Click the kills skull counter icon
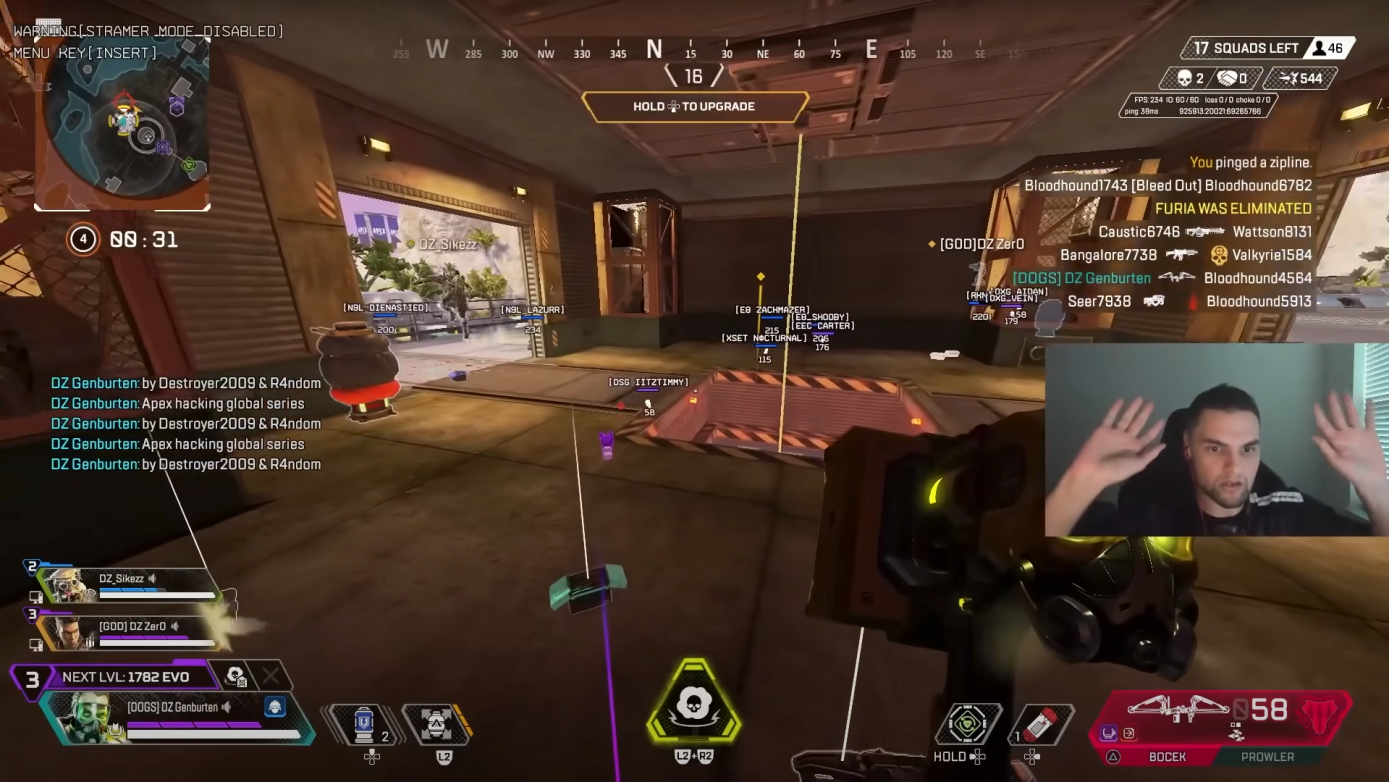This screenshot has height=782, width=1389. click(1184, 77)
